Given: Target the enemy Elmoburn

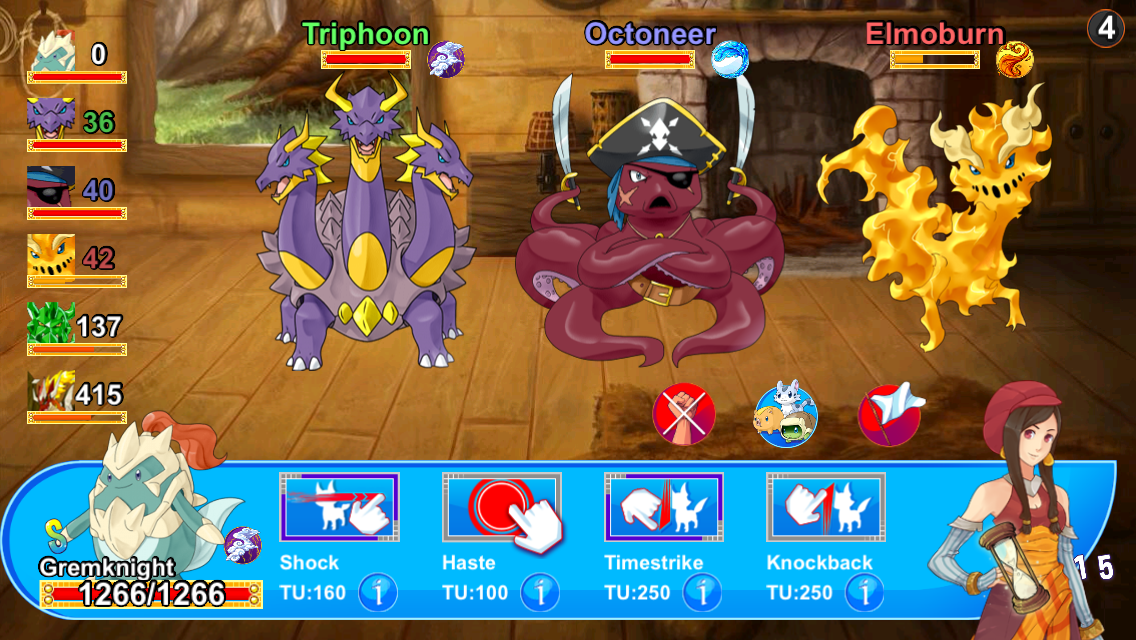Looking at the screenshot, I should point(940,220).
